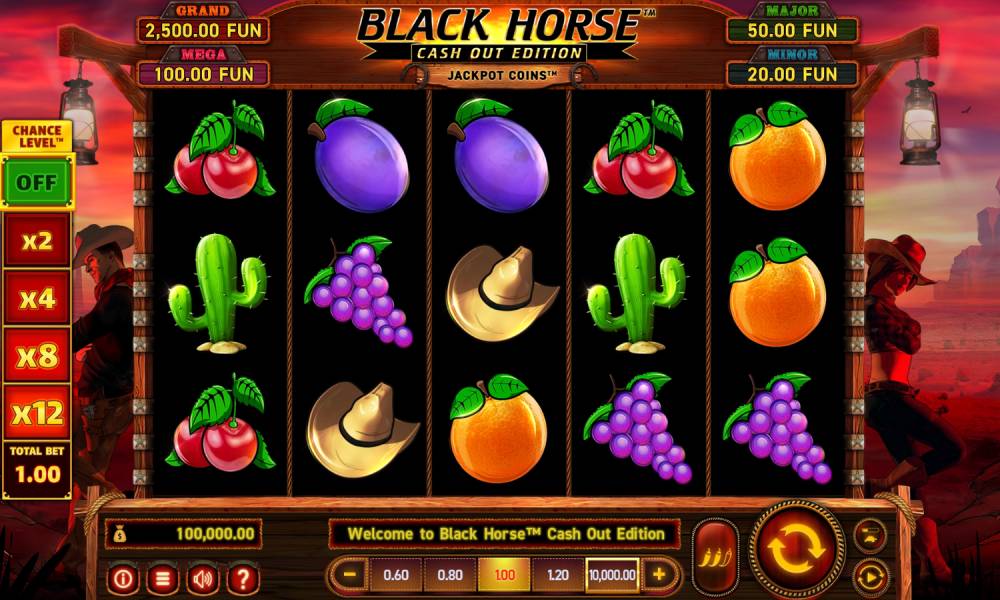1000x600 pixels.
Task: Start autoplay with the circled play icon
Action: pos(870,577)
